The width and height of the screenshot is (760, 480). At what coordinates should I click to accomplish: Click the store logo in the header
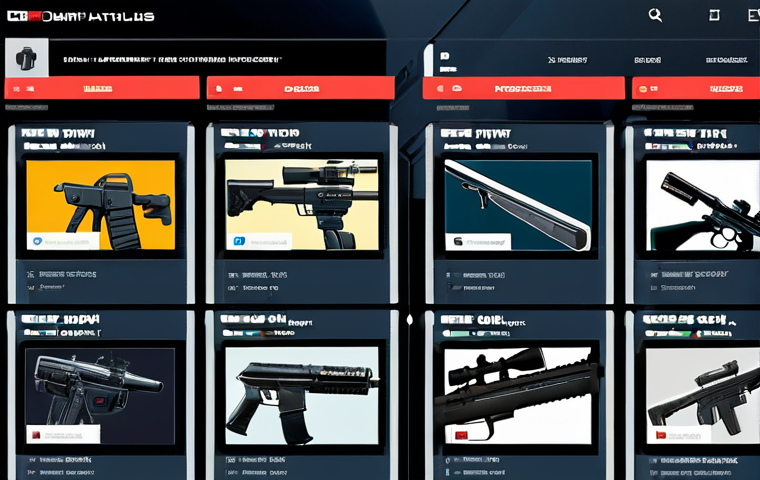tap(80, 16)
